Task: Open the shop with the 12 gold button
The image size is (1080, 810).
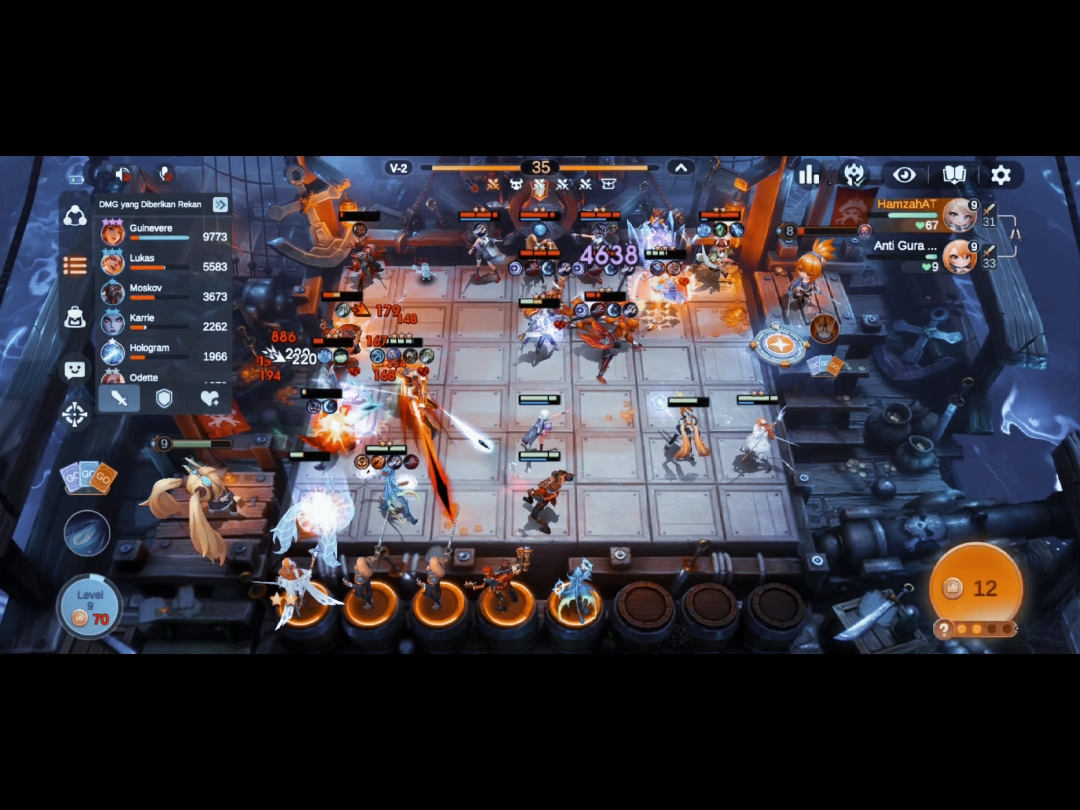Action: tap(975, 587)
